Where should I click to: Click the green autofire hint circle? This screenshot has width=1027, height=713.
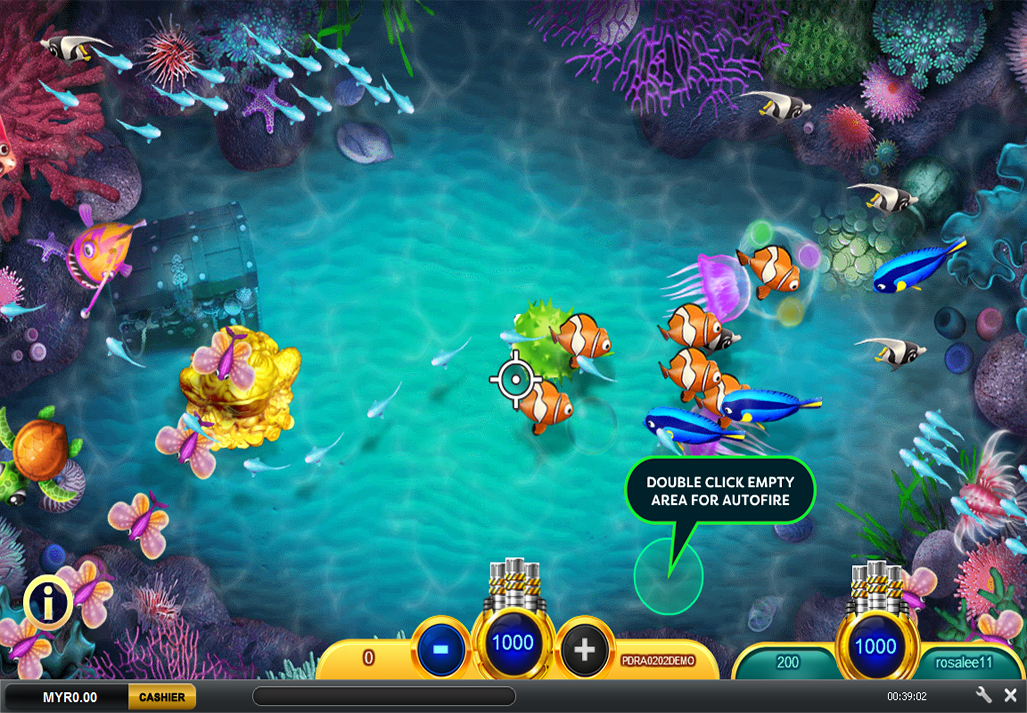tap(668, 576)
